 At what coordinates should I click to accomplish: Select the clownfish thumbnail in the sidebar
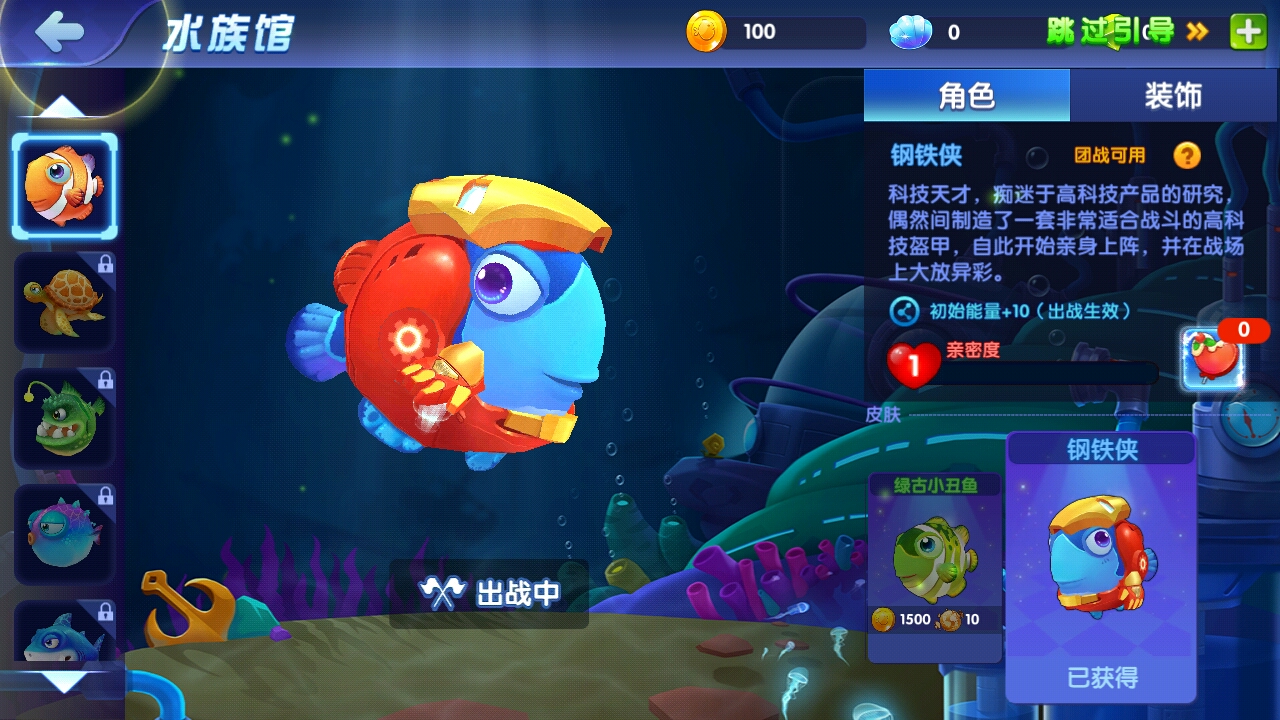point(65,185)
